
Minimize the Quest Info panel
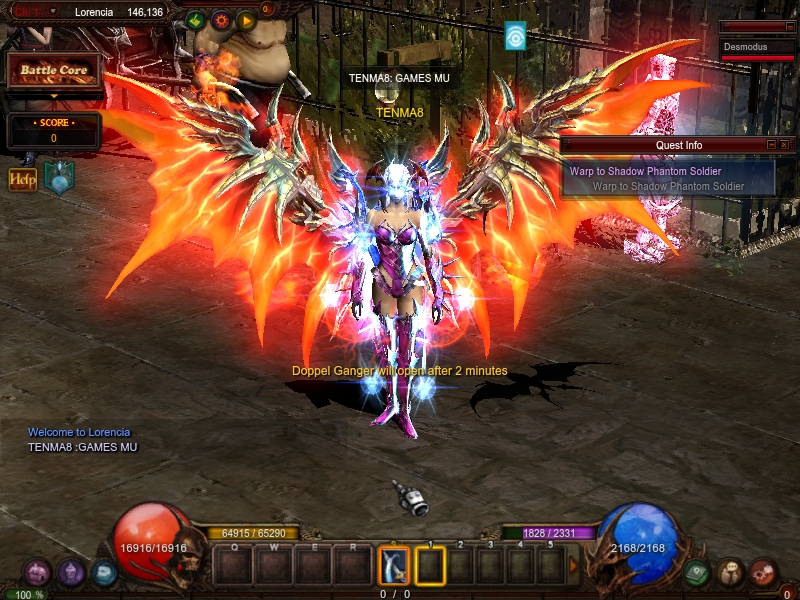[x=771, y=145]
